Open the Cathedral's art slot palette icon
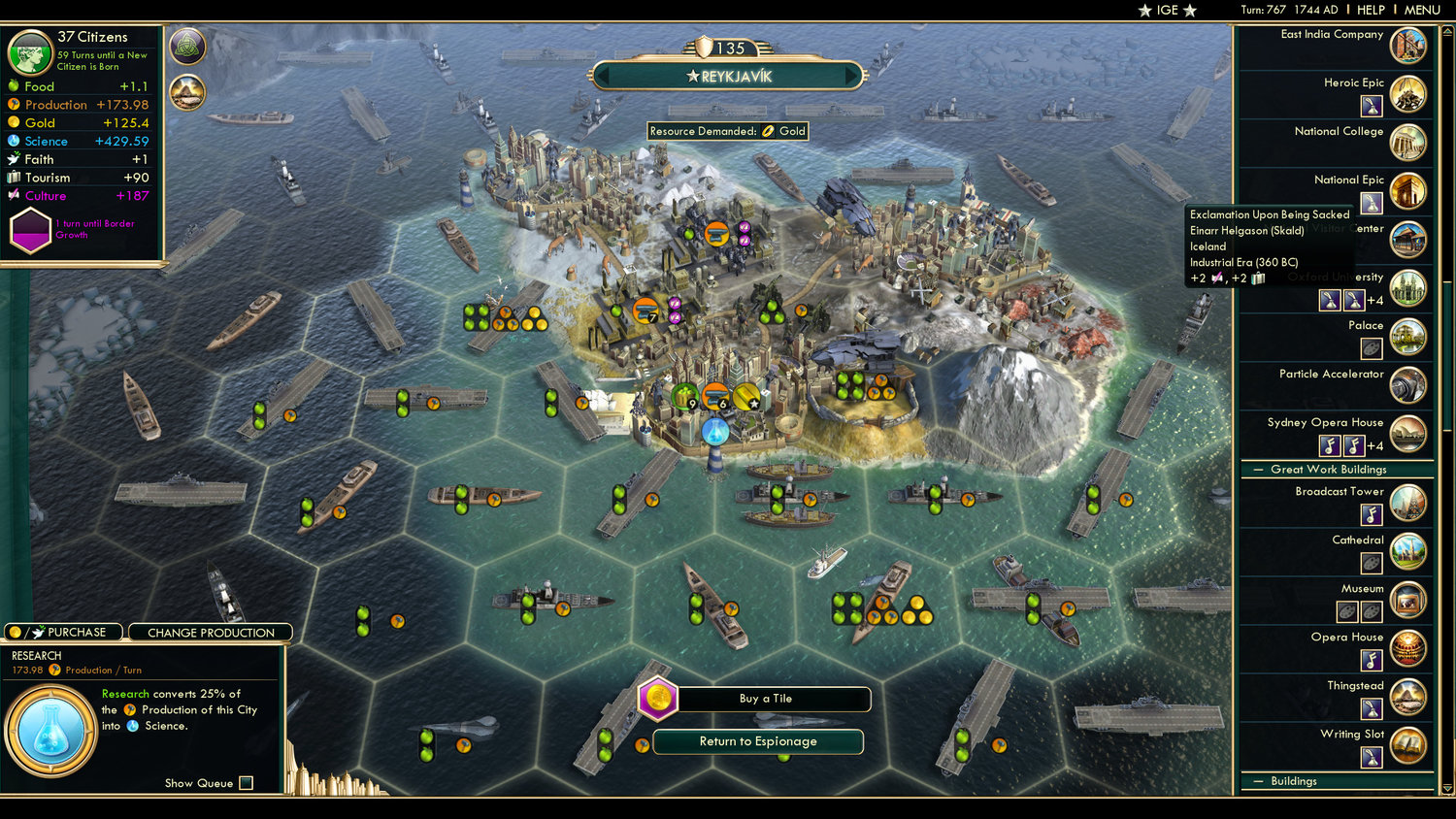Image resolution: width=1456 pixels, height=819 pixels. [x=1370, y=563]
